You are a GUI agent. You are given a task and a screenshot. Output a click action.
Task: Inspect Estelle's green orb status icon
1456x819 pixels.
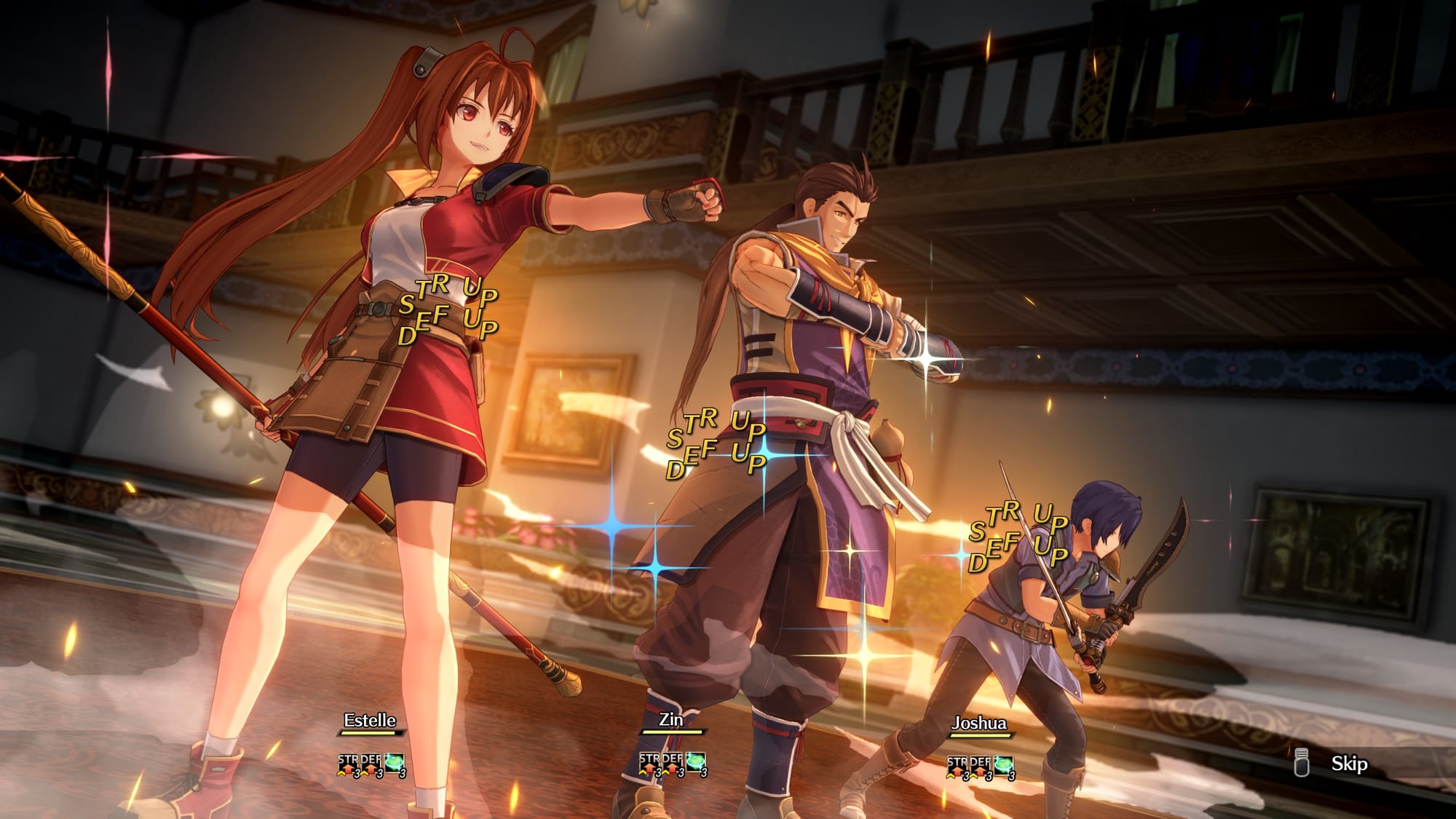point(395,764)
